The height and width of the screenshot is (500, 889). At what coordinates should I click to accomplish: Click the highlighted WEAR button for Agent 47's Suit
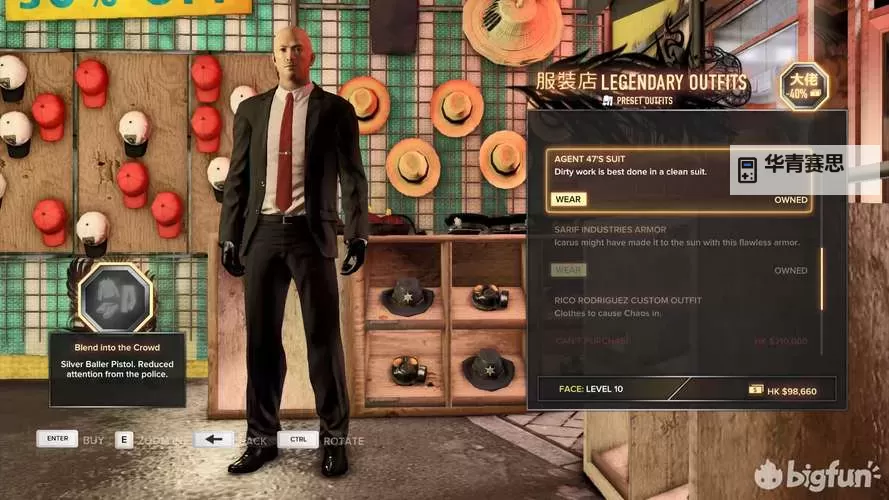point(568,199)
